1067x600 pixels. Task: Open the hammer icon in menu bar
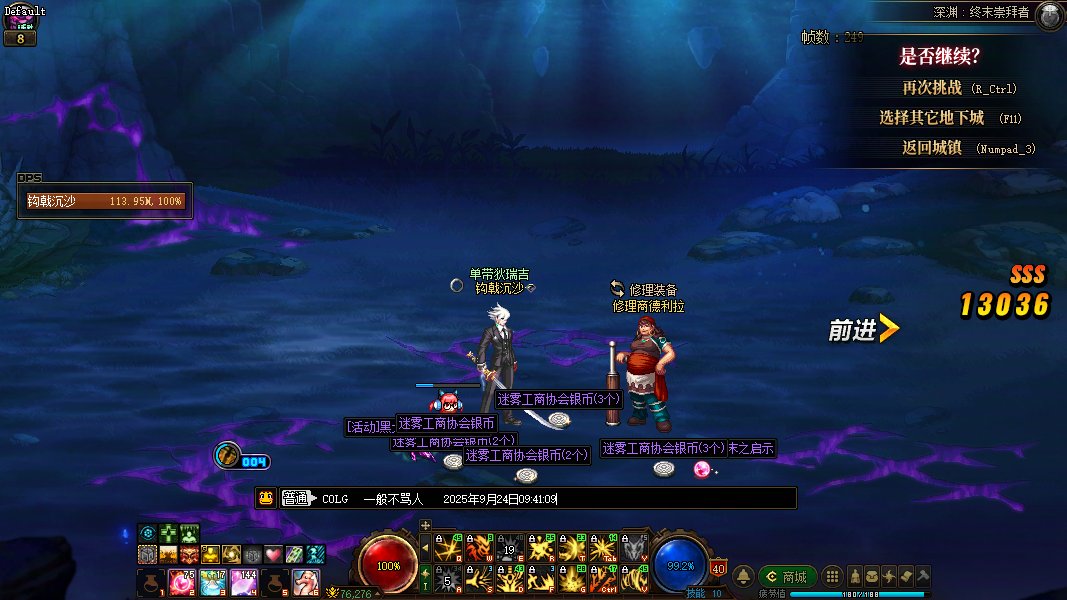tap(923, 577)
